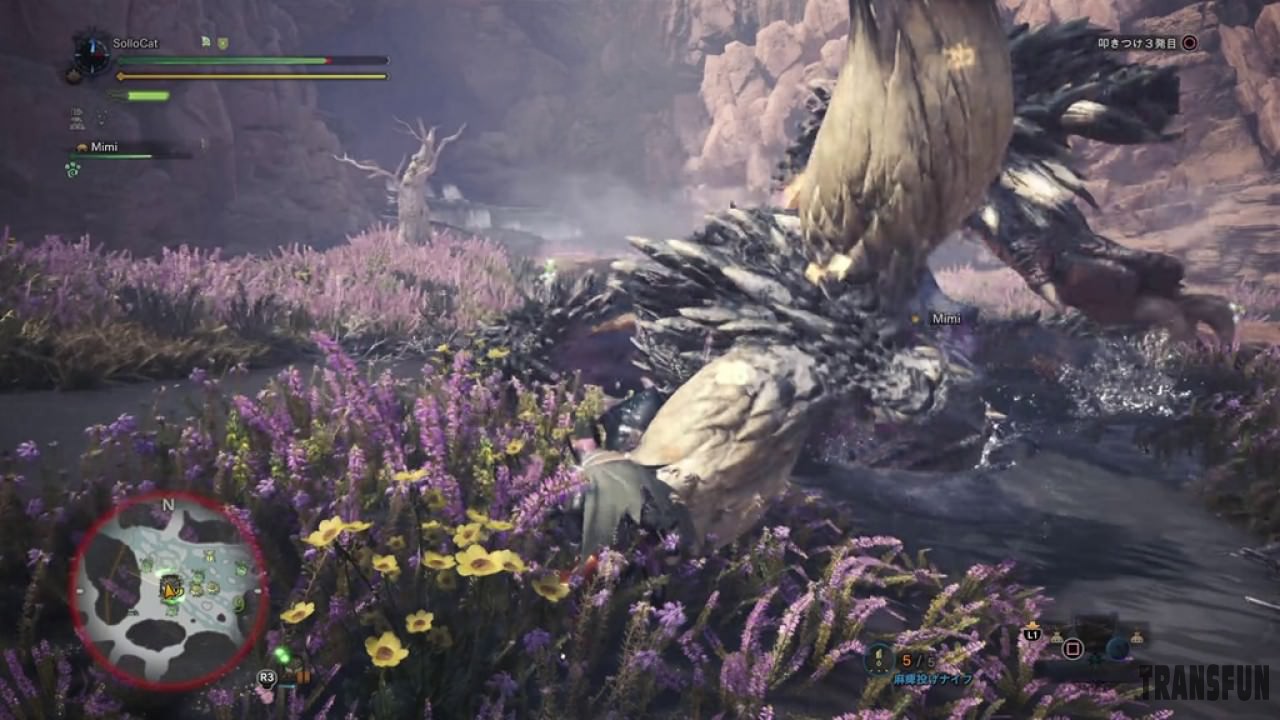Open the circular minimap
The height and width of the screenshot is (720, 1280).
pyautogui.click(x=168, y=591)
